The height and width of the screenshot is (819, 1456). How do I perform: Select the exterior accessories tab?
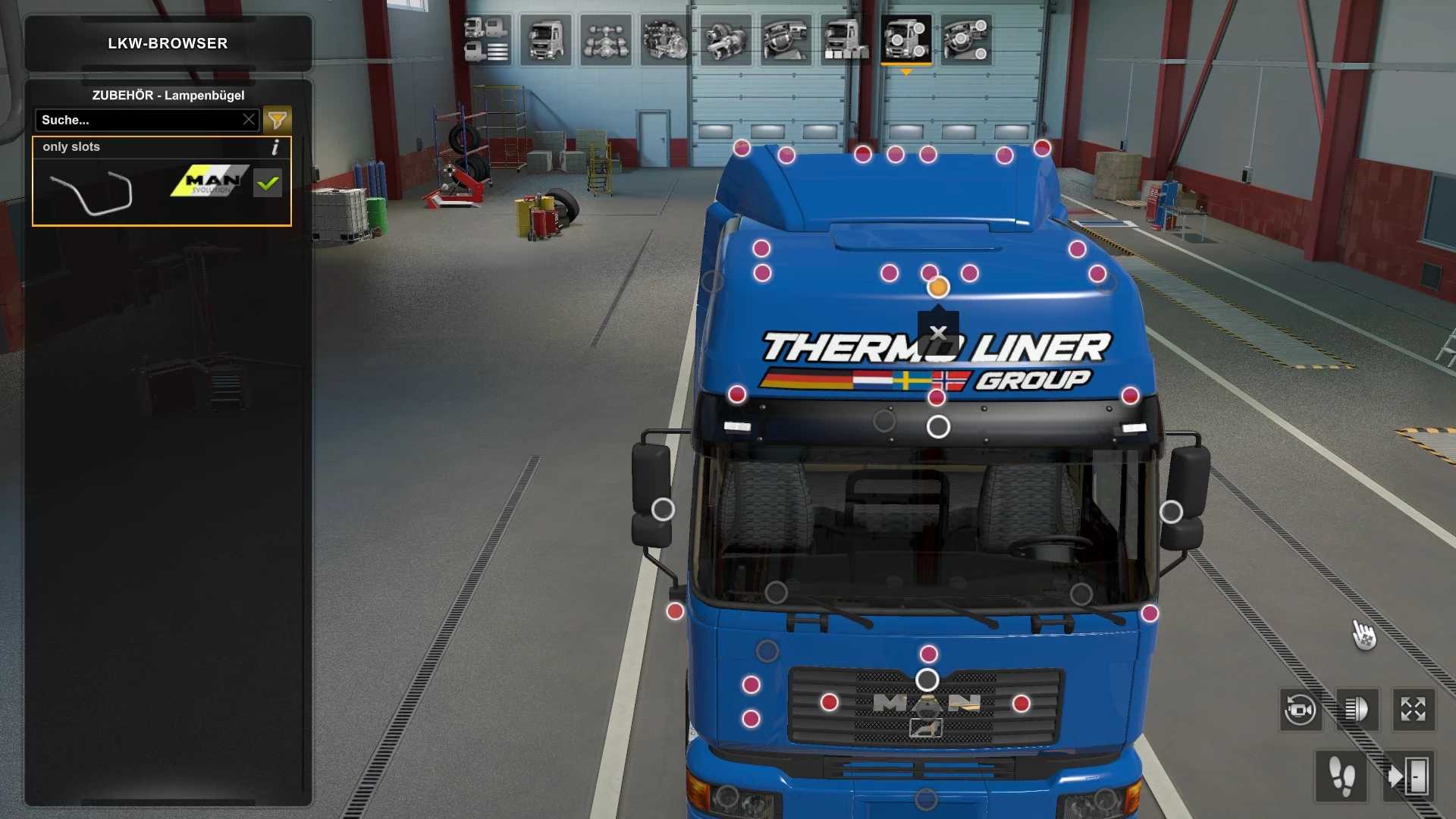(x=905, y=39)
